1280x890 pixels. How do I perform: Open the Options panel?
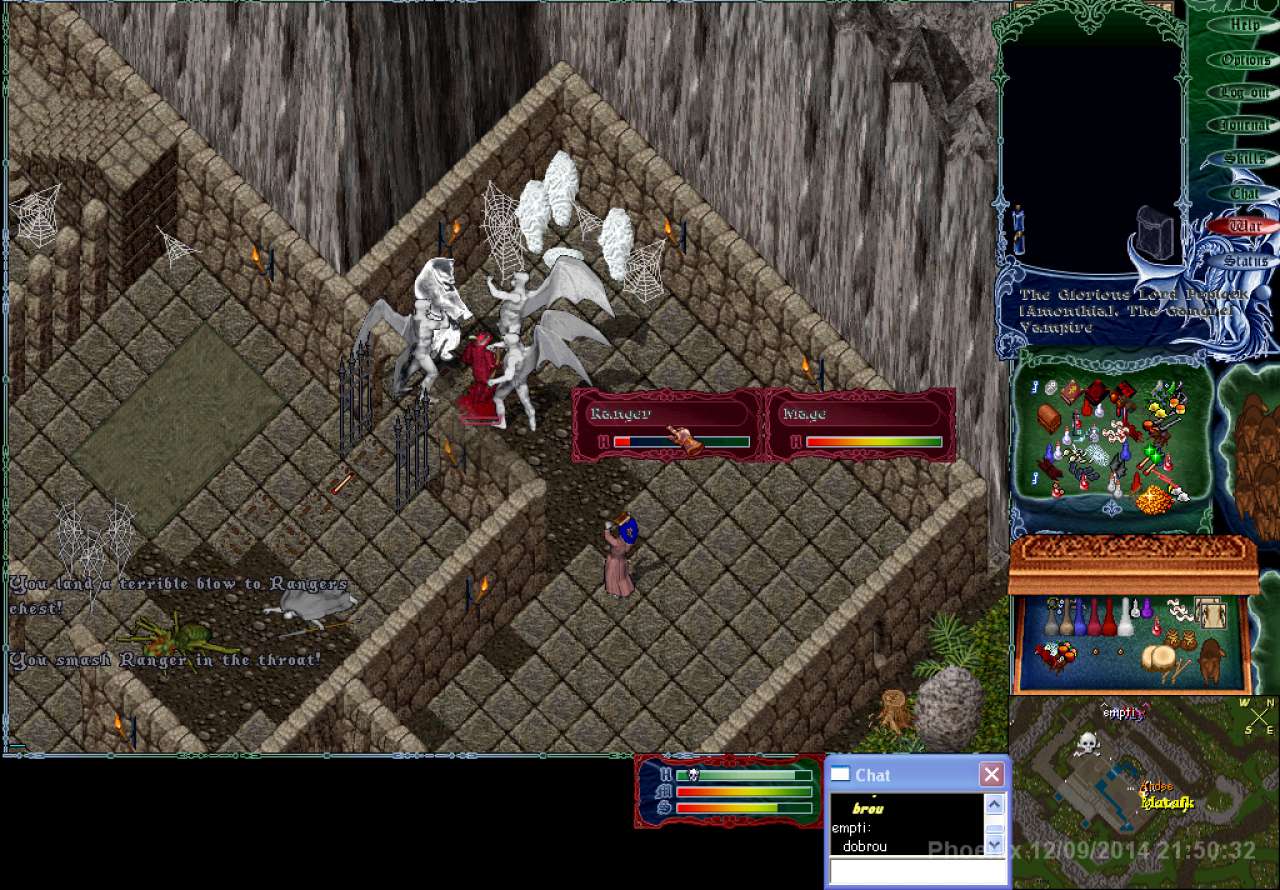coord(1245,60)
